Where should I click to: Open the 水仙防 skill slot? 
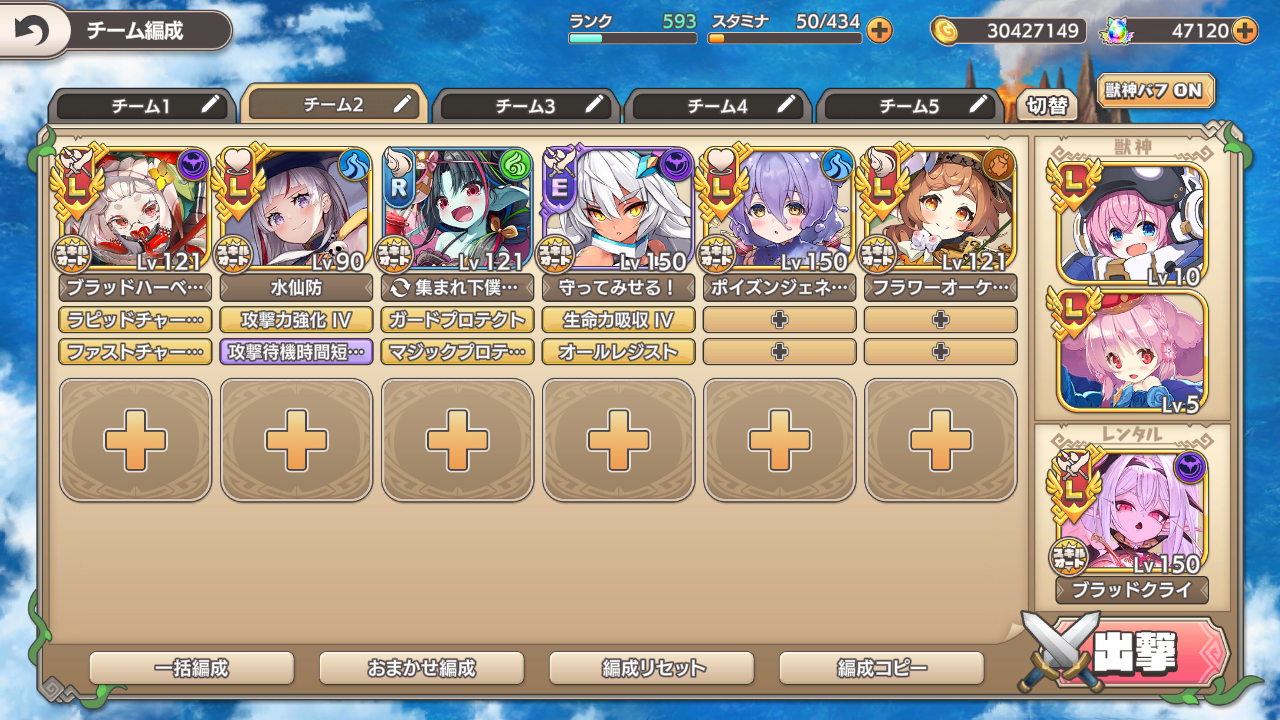(x=296, y=289)
